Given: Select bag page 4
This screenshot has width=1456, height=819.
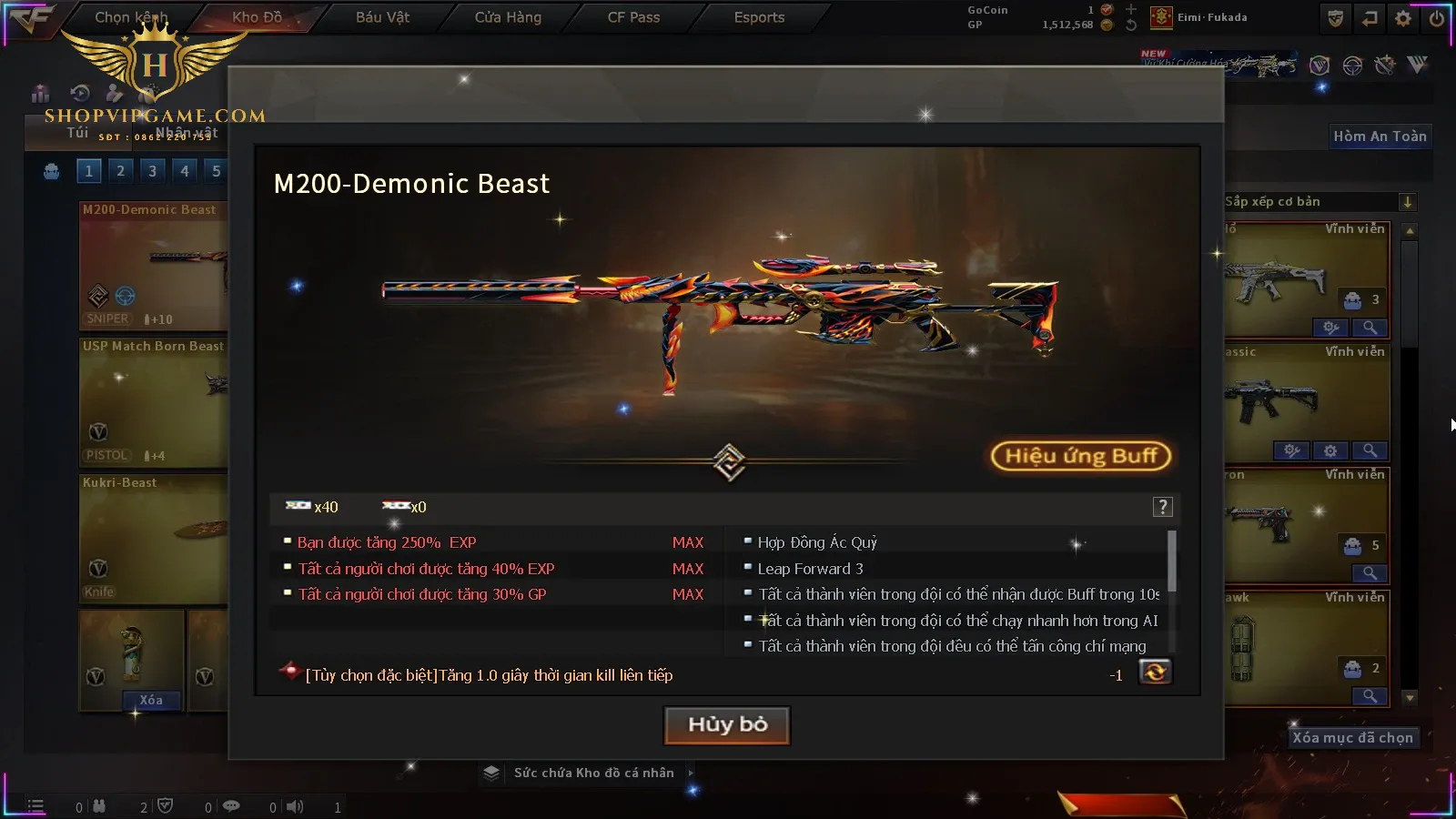Looking at the screenshot, I should [185, 170].
